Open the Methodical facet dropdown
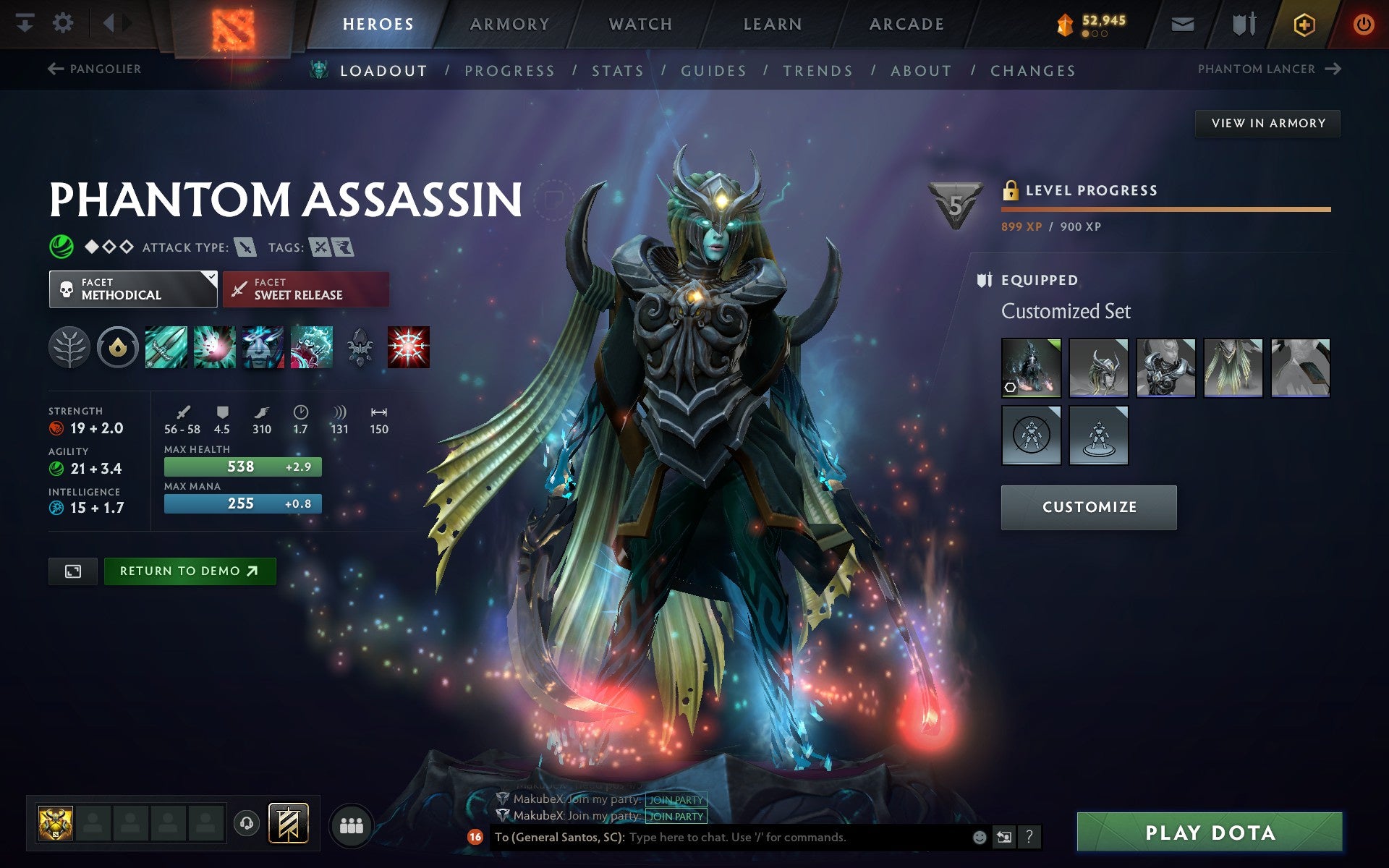 click(x=133, y=289)
